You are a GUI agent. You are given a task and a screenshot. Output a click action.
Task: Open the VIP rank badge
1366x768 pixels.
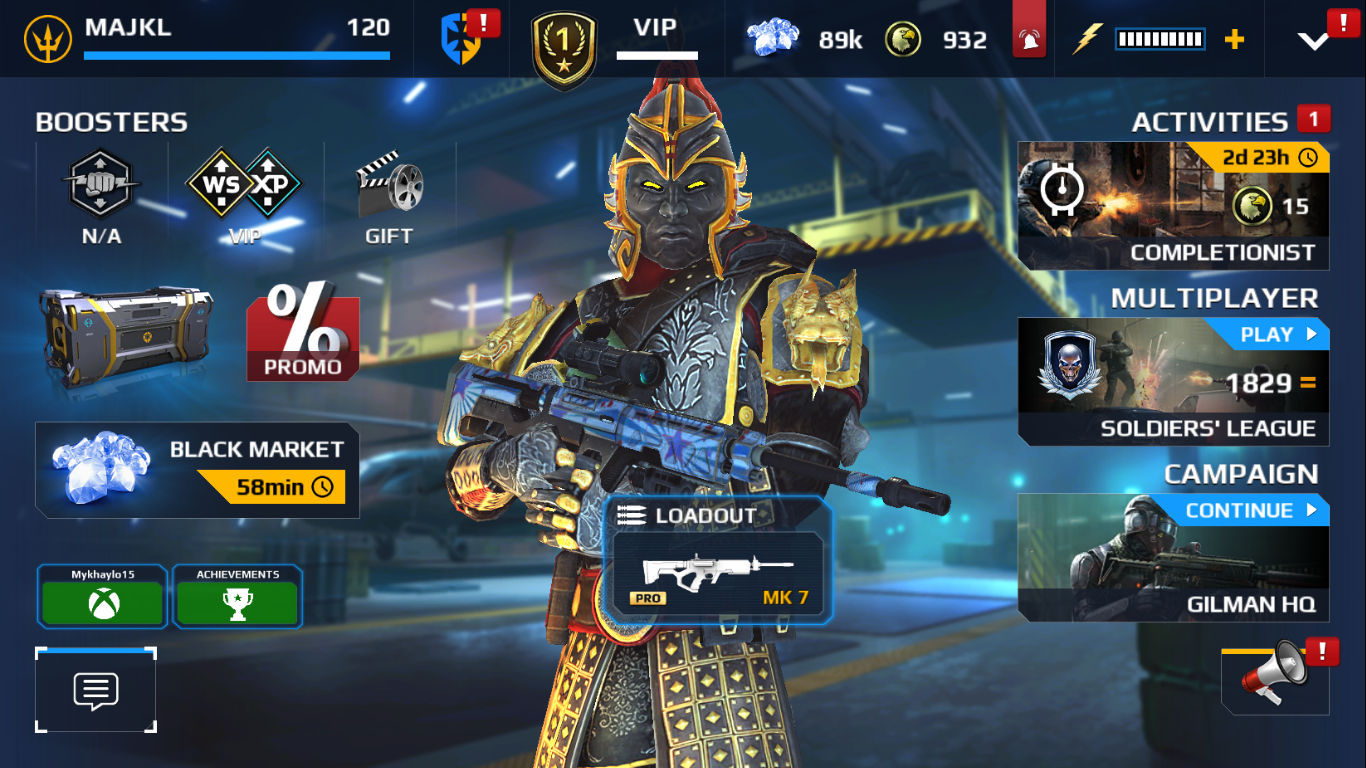565,48
